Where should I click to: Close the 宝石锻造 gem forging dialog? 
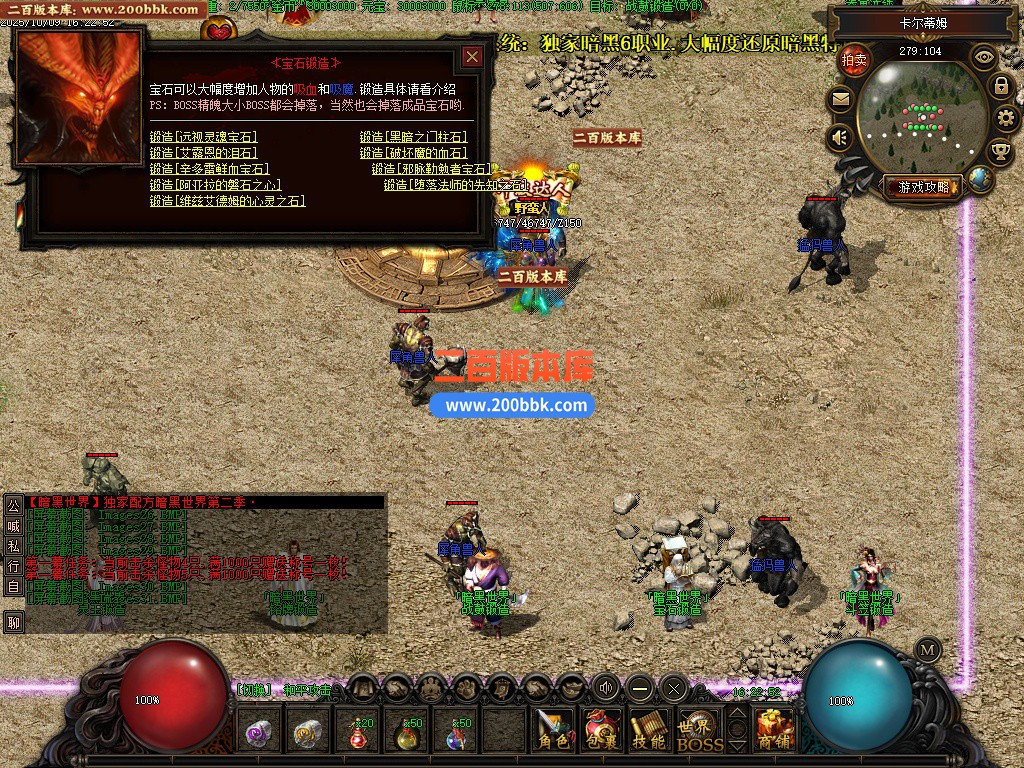[x=472, y=58]
